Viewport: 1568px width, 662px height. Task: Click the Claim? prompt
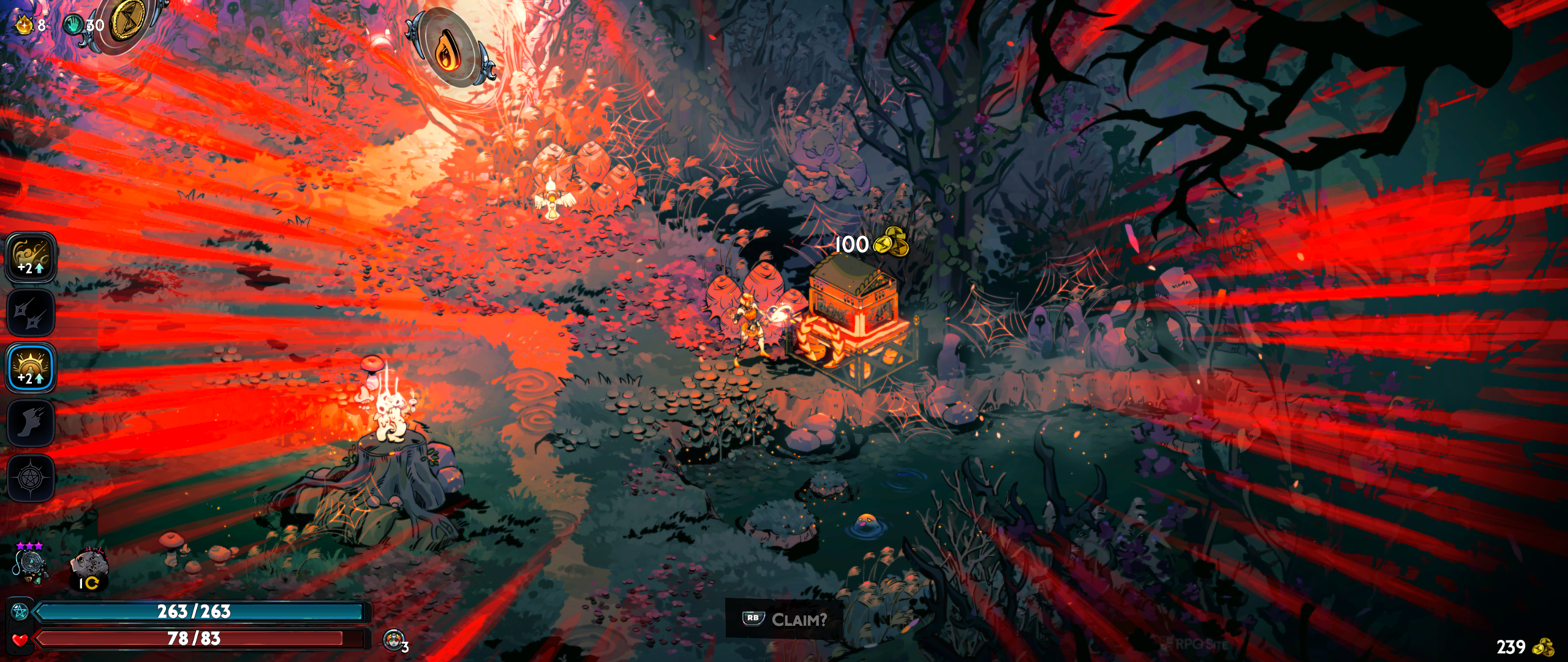click(785, 619)
